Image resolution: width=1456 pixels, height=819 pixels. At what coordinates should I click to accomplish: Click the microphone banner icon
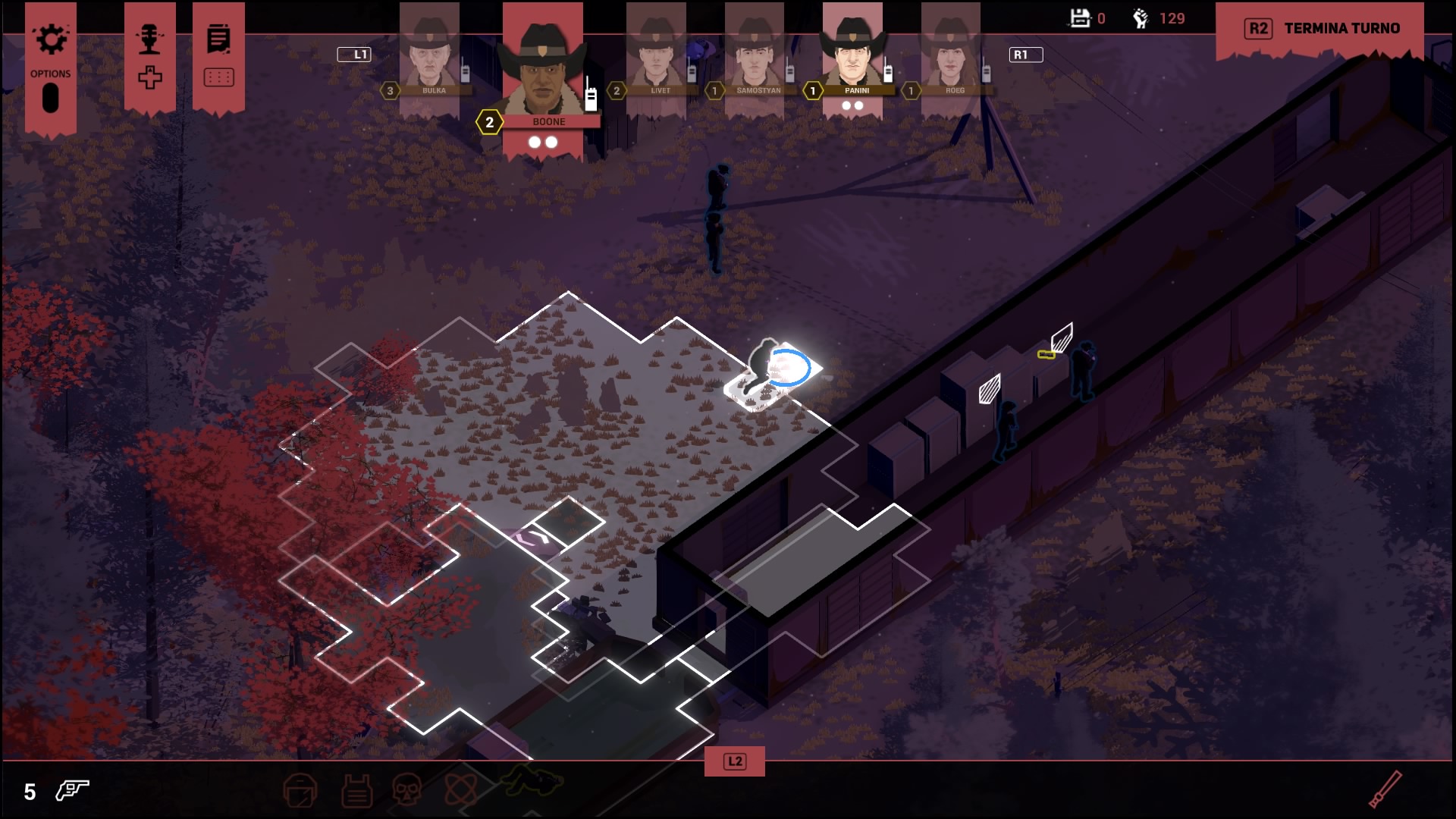pyautogui.click(x=149, y=41)
